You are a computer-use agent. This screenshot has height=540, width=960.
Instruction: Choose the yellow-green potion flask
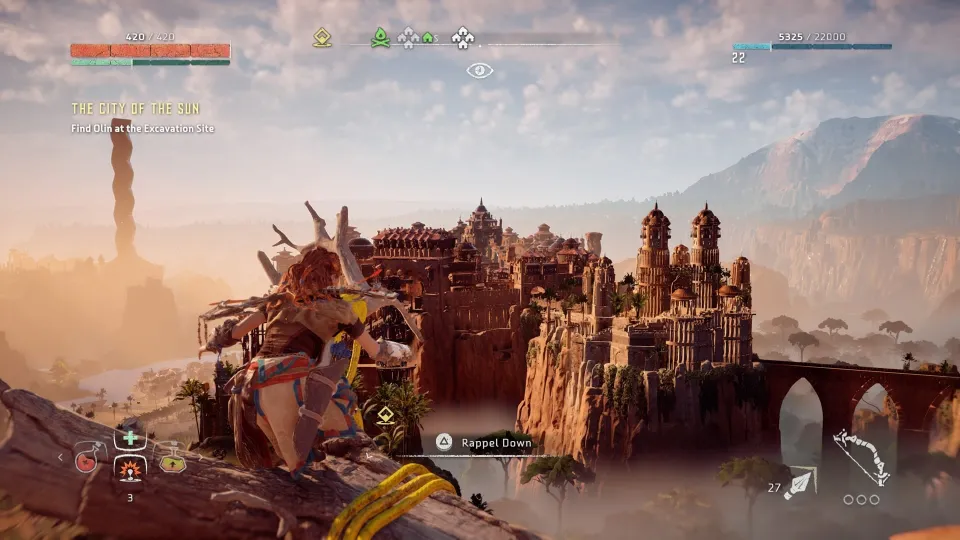(x=171, y=458)
